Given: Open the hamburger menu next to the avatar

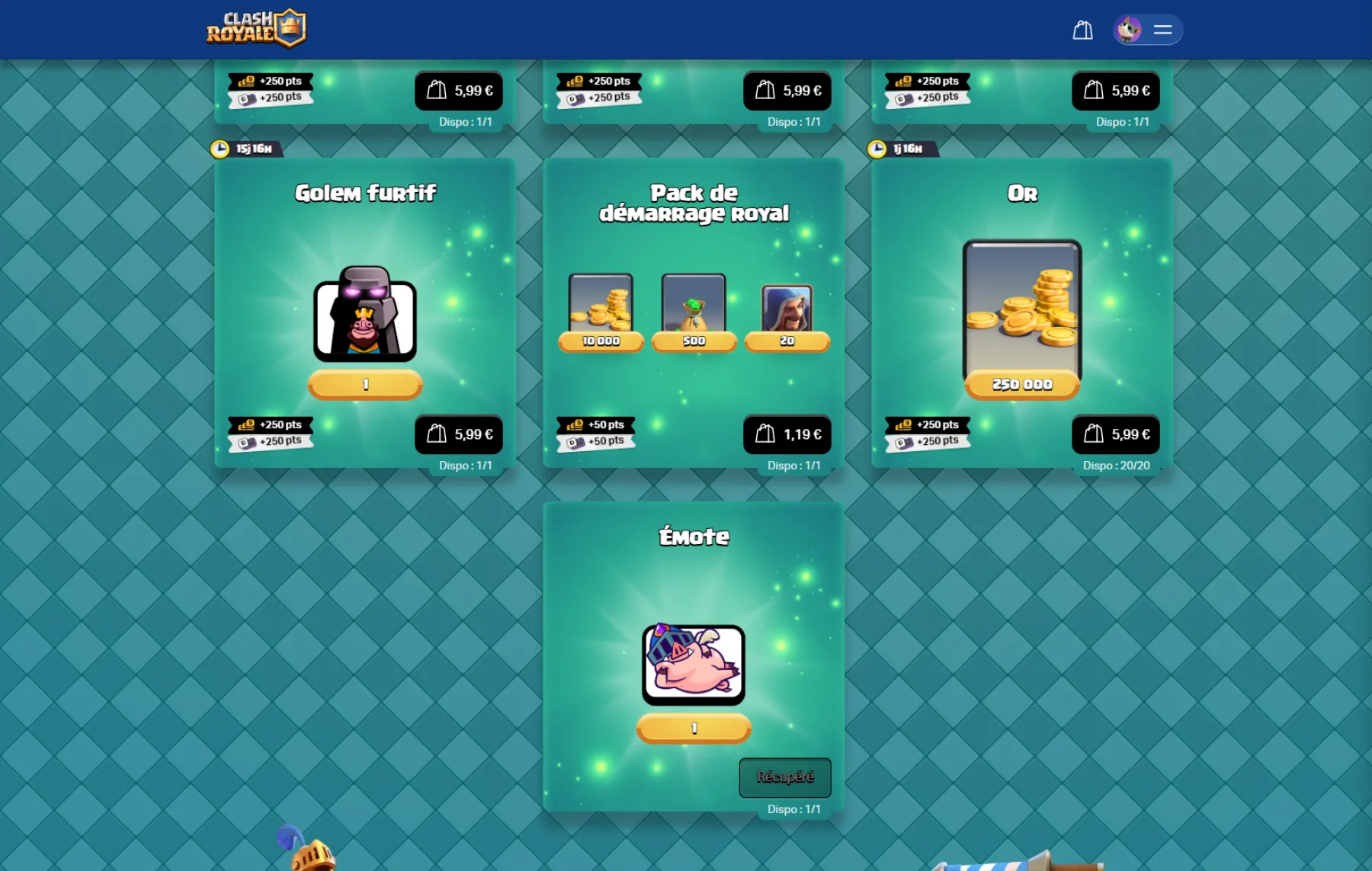Looking at the screenshot, I should pos(1164,30).
